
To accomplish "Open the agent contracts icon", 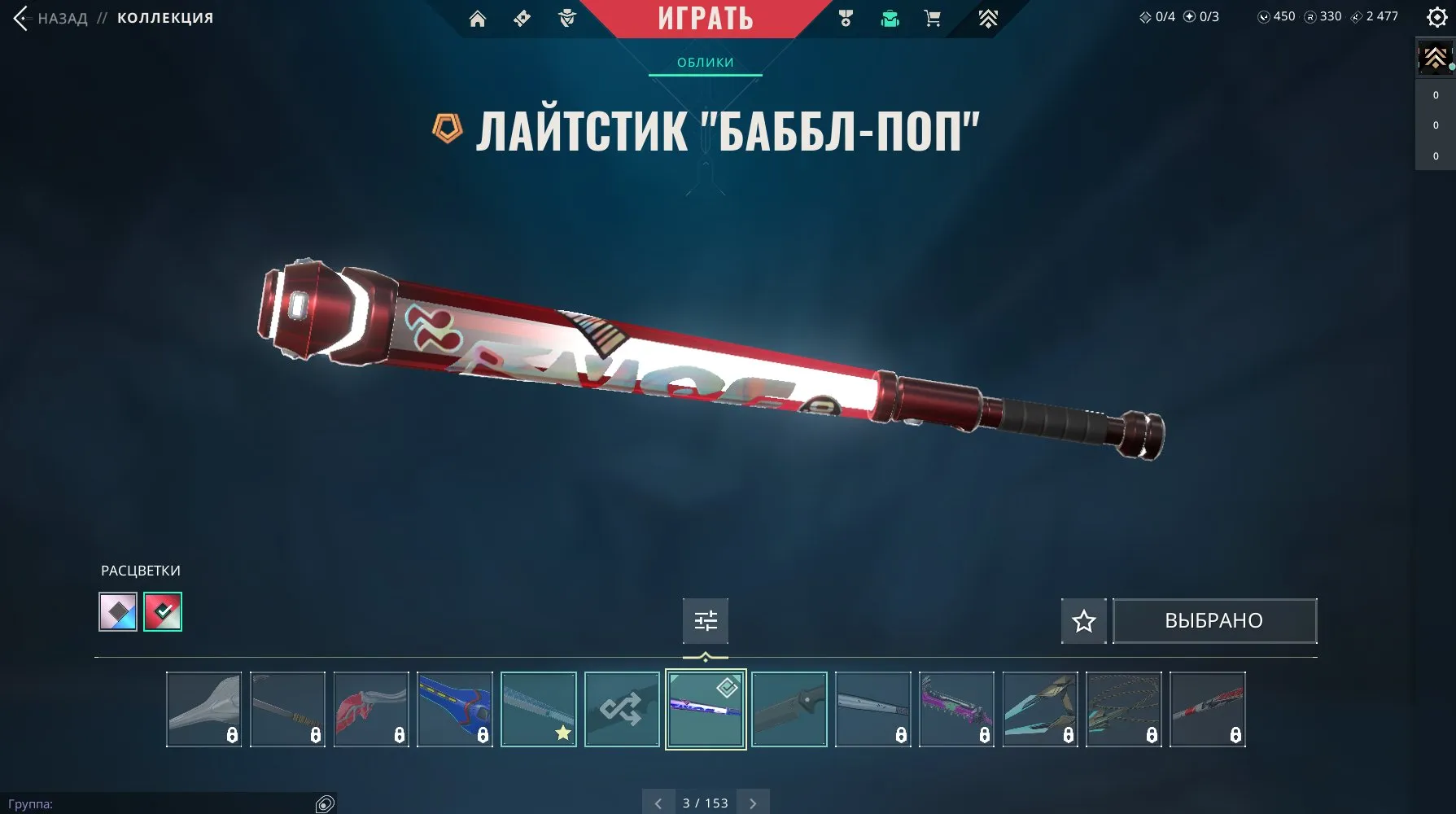I will pyautogui.click(x=566, y=18).
